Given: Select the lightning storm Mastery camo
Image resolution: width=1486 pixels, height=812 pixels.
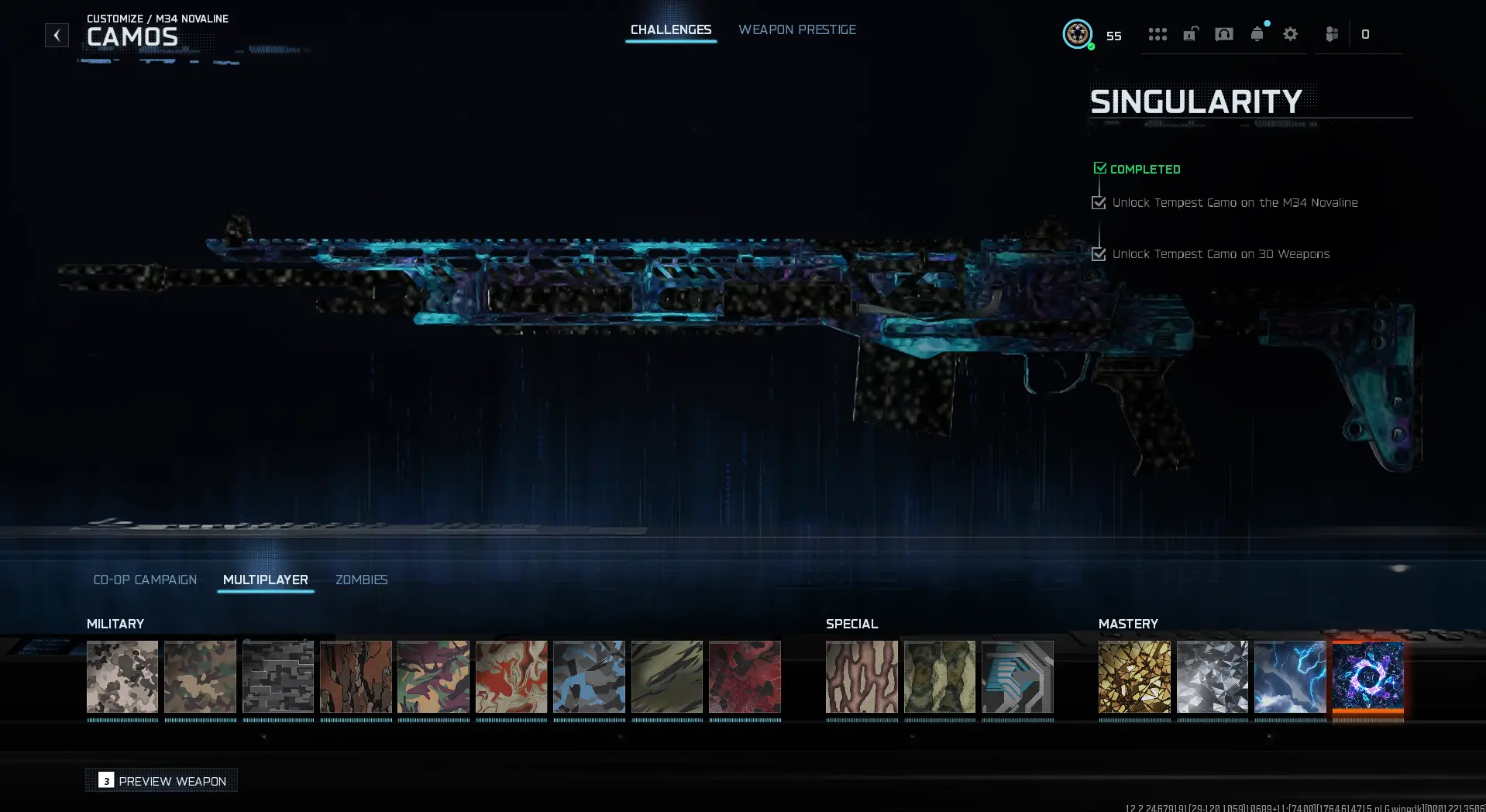Looking at the screenshot, I should click(1290, 677).
